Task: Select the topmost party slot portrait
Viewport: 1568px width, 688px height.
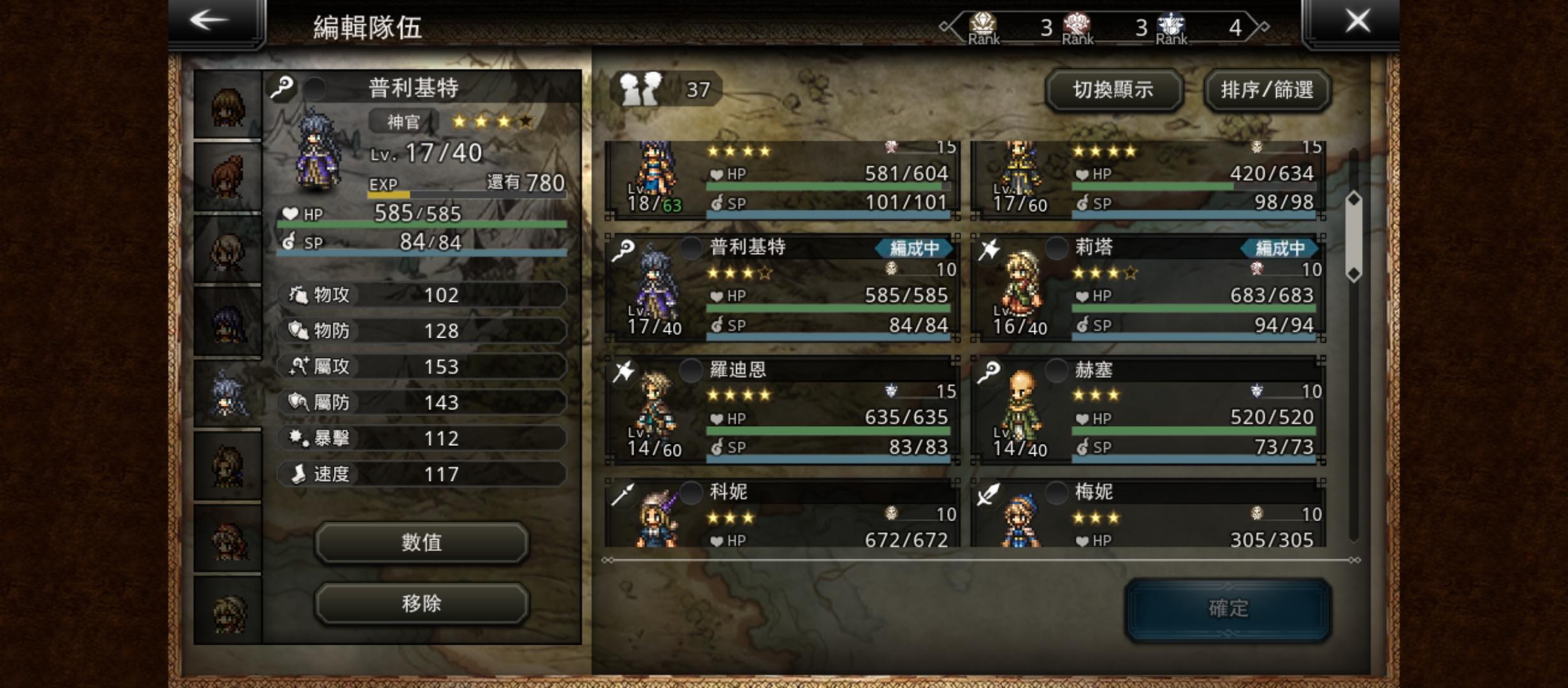Action: point(228,106)
